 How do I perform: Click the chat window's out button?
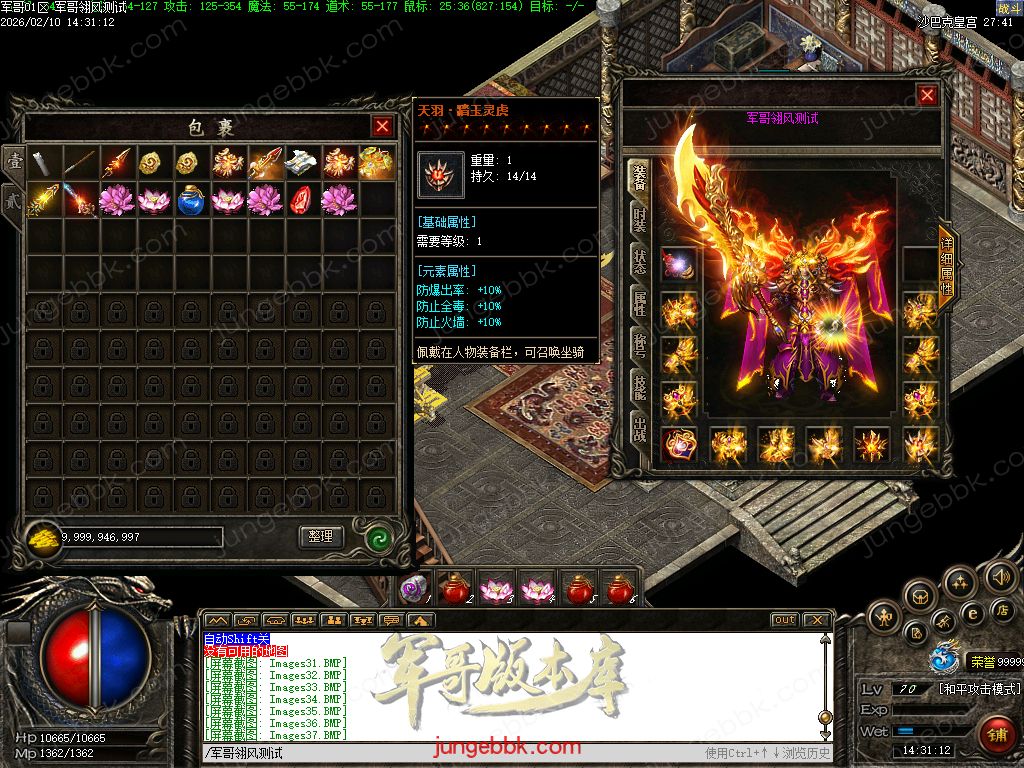click(785, 620)
